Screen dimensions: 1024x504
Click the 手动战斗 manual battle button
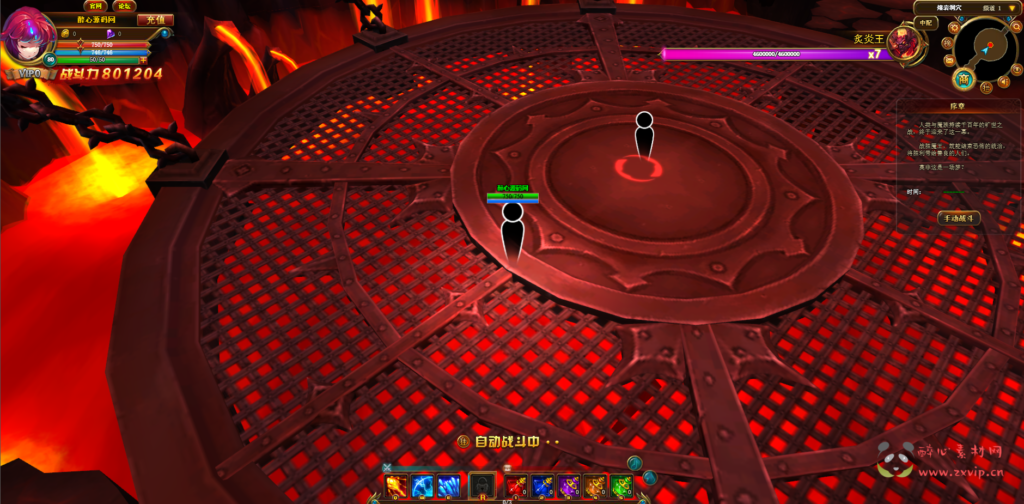point(958,217)
